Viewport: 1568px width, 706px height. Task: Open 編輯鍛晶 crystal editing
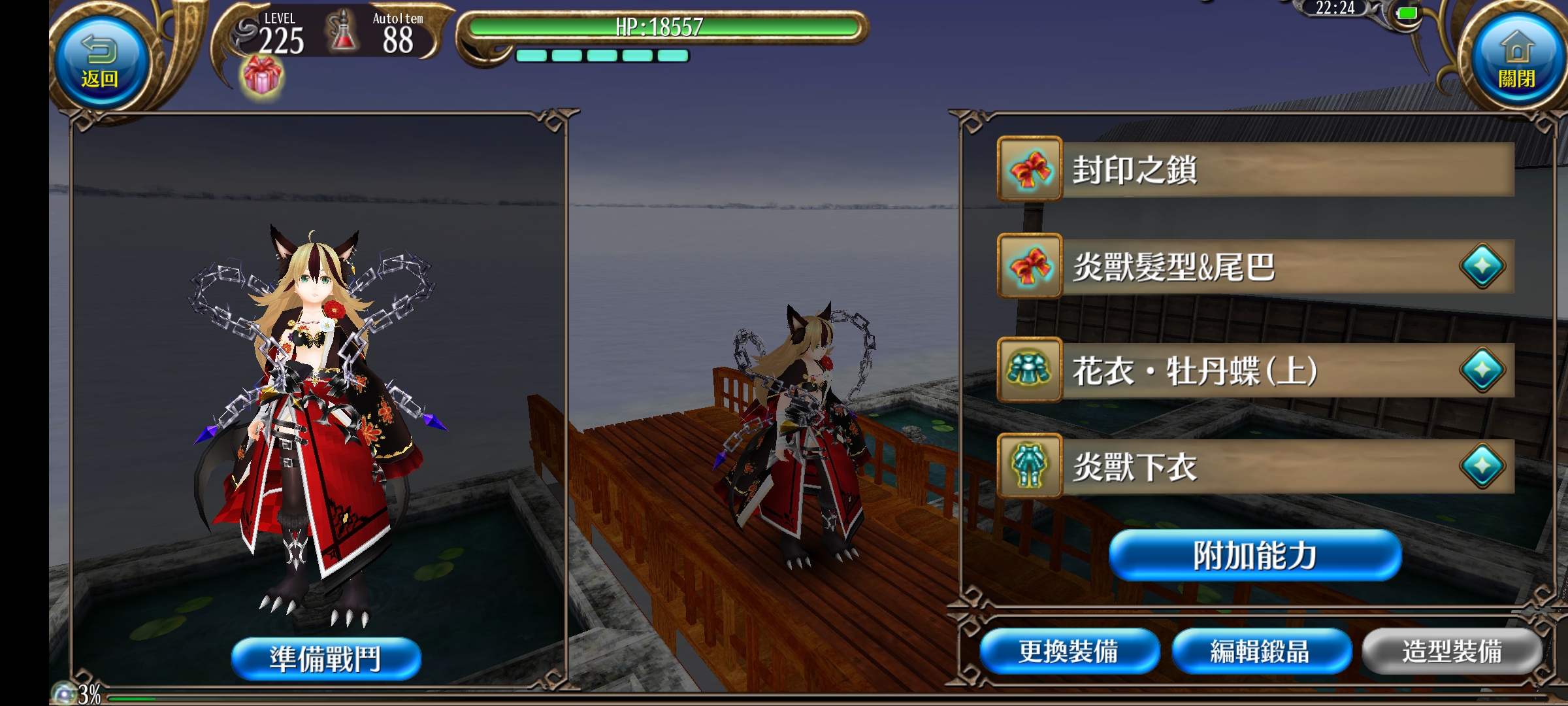coord(1260,652)
